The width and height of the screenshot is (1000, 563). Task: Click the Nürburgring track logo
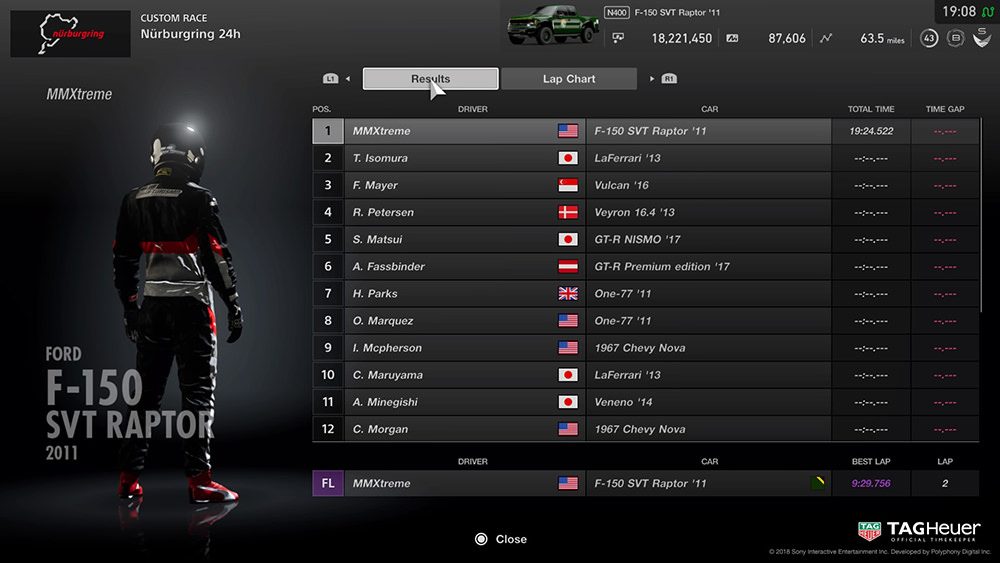(70, 34)
